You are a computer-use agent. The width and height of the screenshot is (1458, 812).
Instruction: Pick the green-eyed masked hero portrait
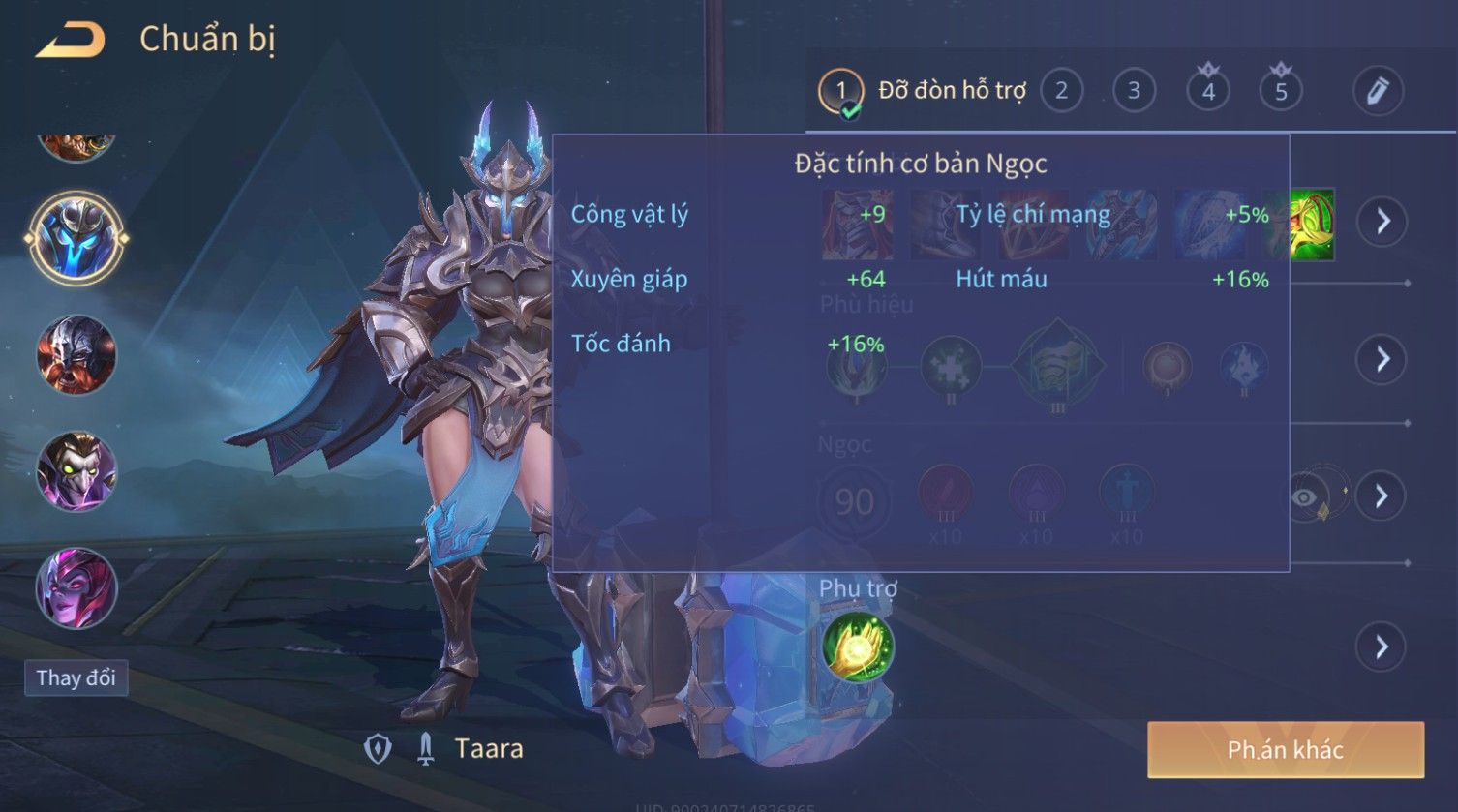[x=76, y=472]
